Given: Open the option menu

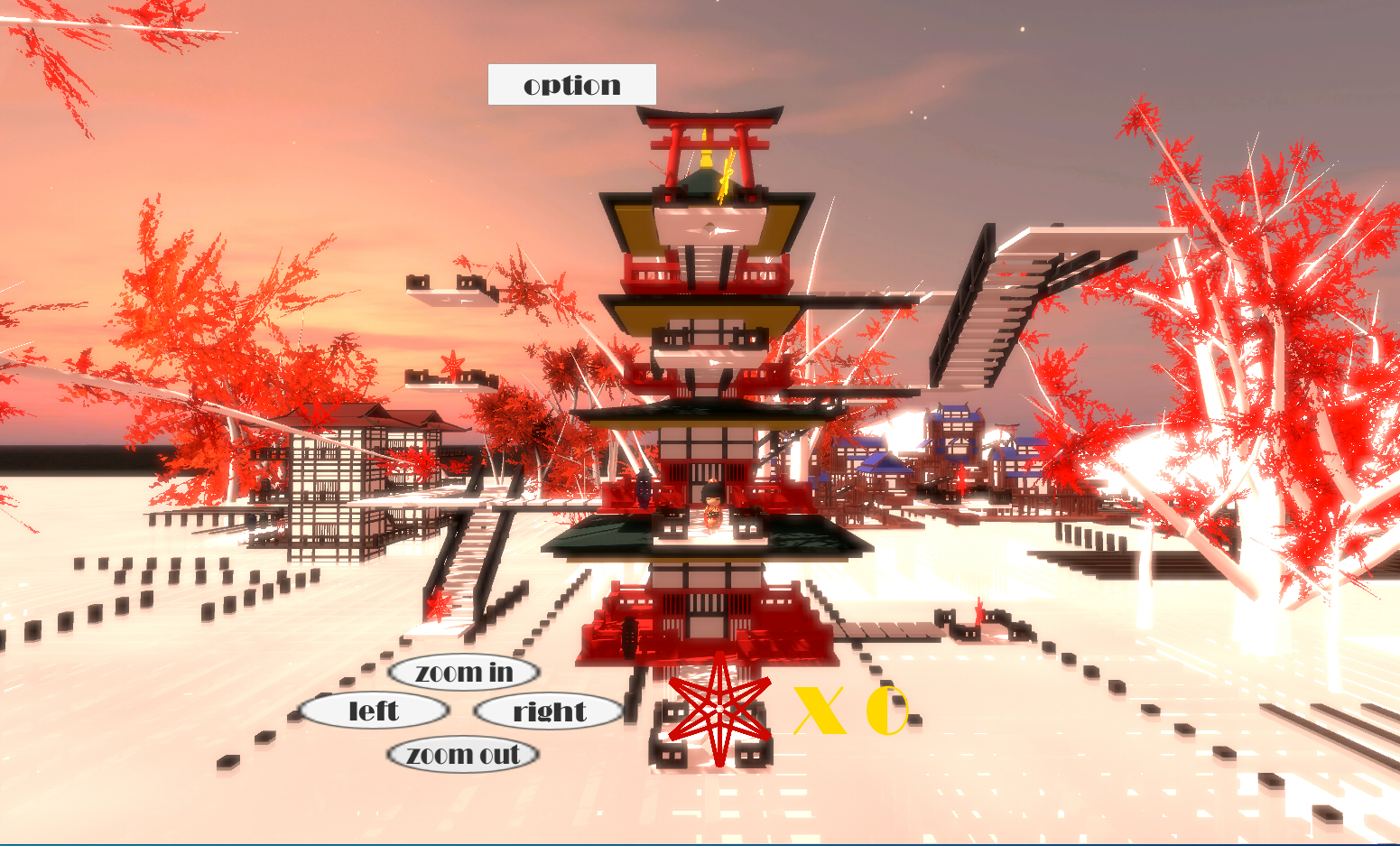Looking at the screenshot, I should [571, 84].
